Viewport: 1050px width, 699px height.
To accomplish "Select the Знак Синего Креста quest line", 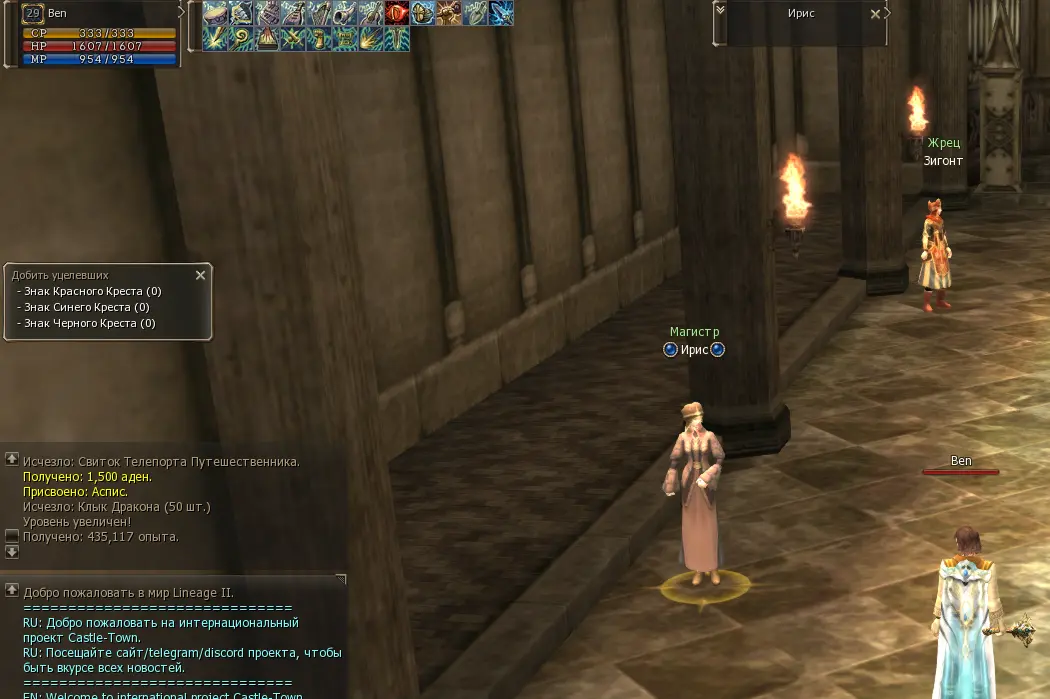I will click(x=86, y=308).
